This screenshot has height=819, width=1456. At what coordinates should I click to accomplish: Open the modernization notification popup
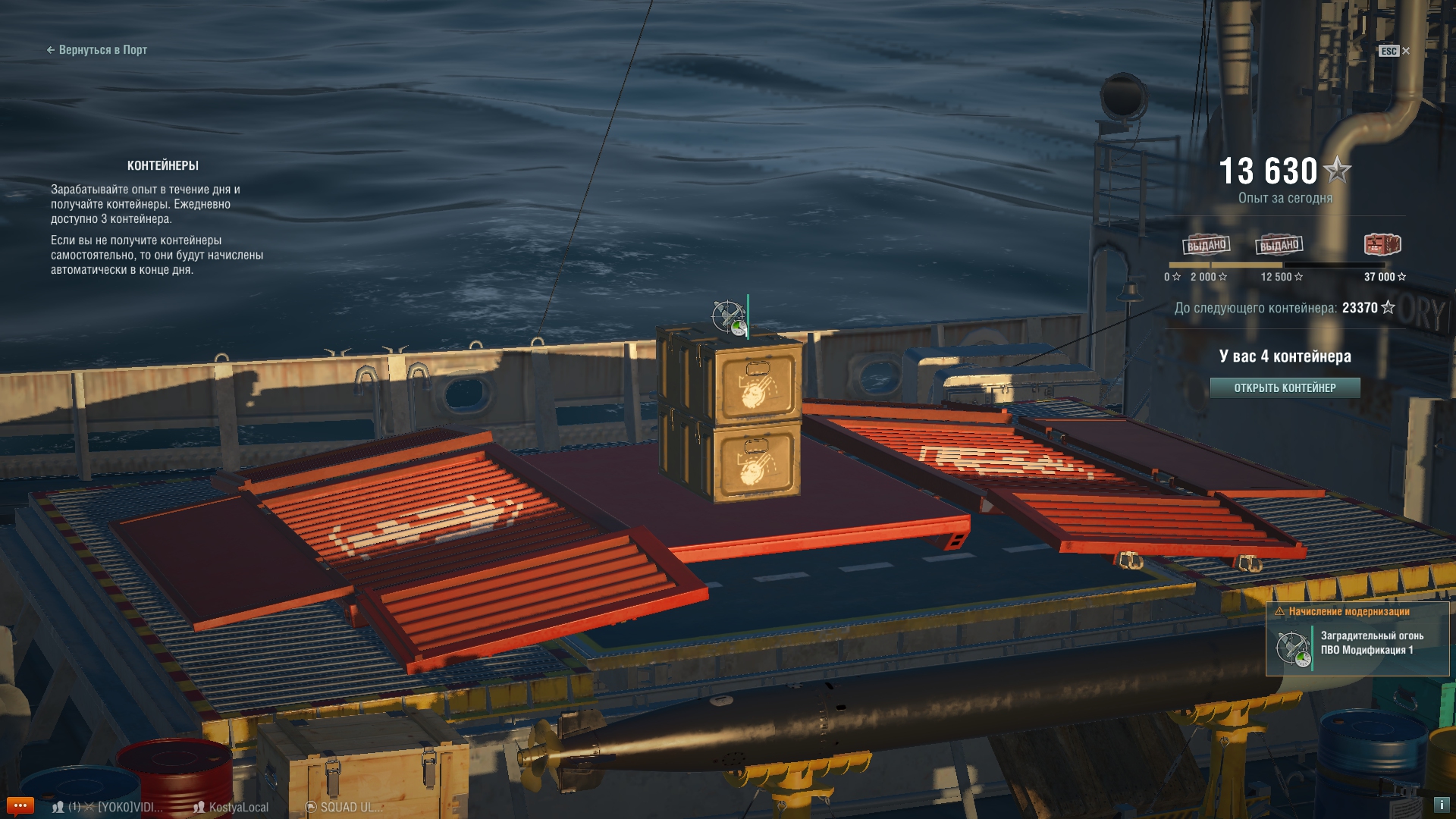(x=1357, y=639)
